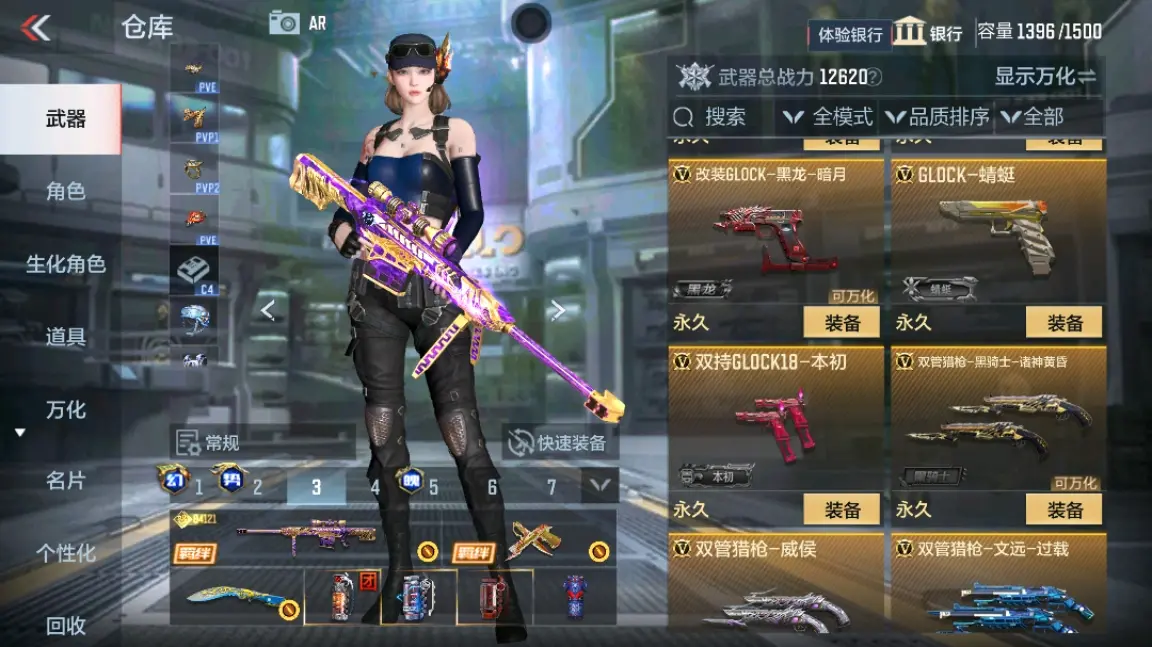Go back using the red double-arrow button
The width and height of the screenshot is (1152, 647).
click(x=36, y=28)
